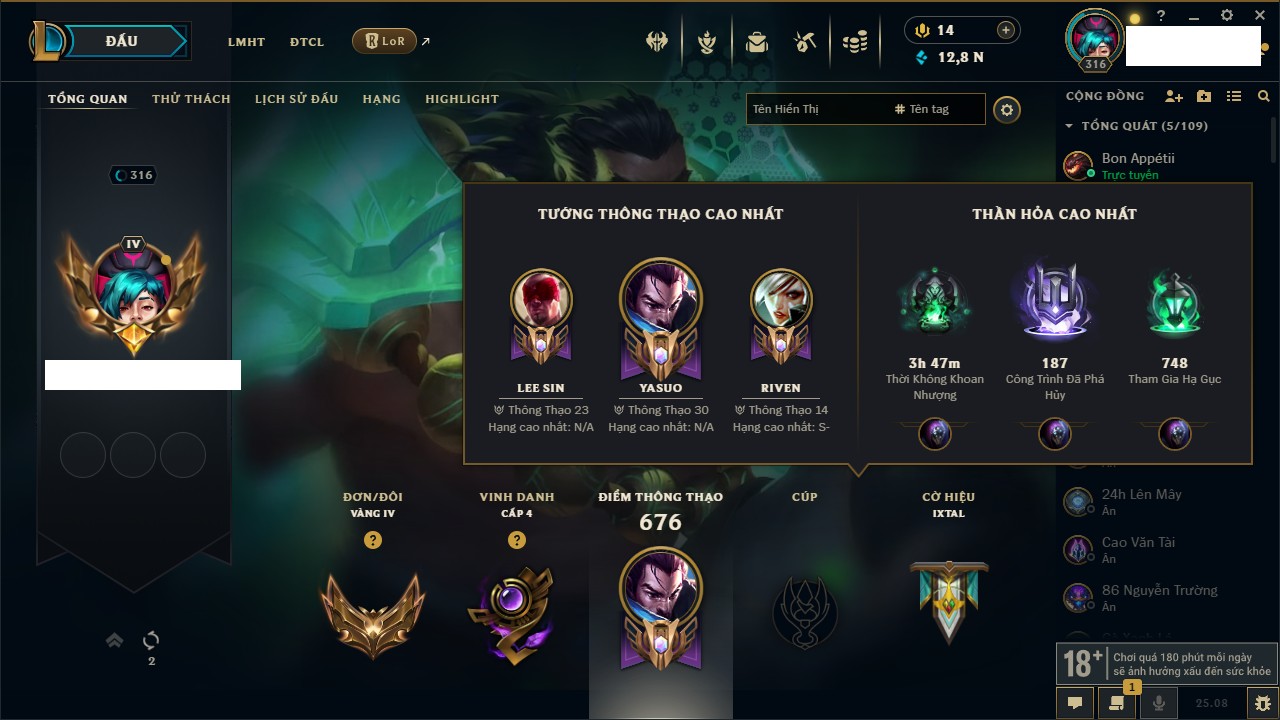Viewport: 1280px width, 720px height.
Task: Focus the Tên Hiển Thị search field
Action: 815,109
